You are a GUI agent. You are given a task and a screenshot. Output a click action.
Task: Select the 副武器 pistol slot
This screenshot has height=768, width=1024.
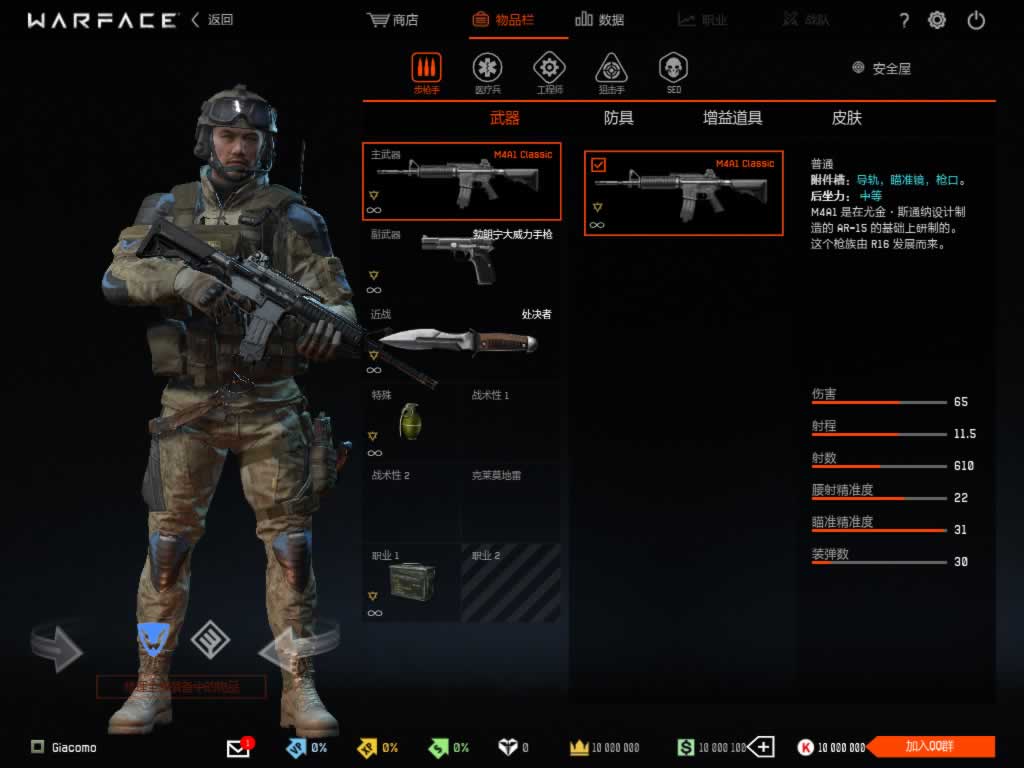click(x=461, y=260)
